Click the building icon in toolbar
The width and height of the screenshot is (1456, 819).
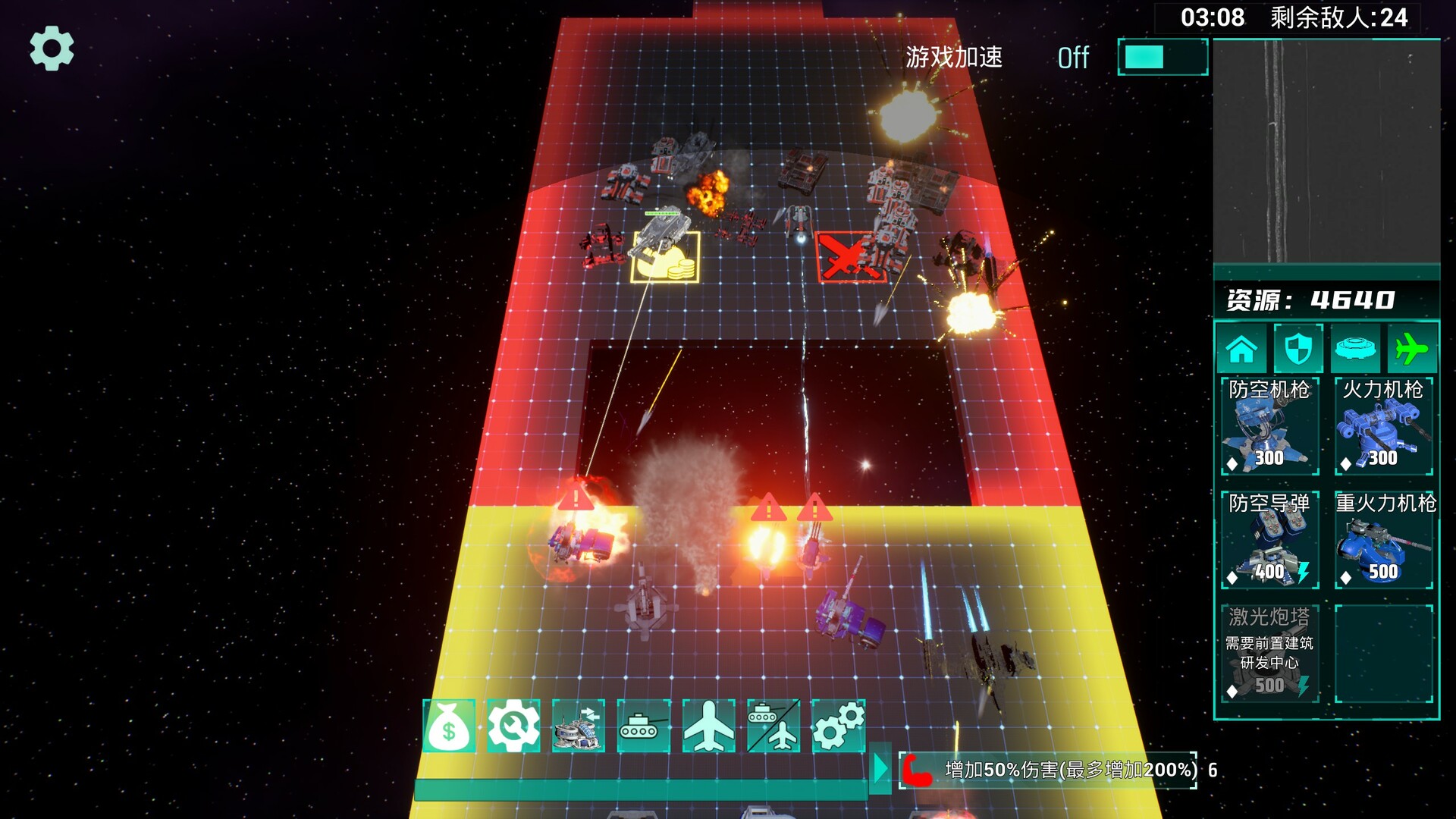point(579,726)
